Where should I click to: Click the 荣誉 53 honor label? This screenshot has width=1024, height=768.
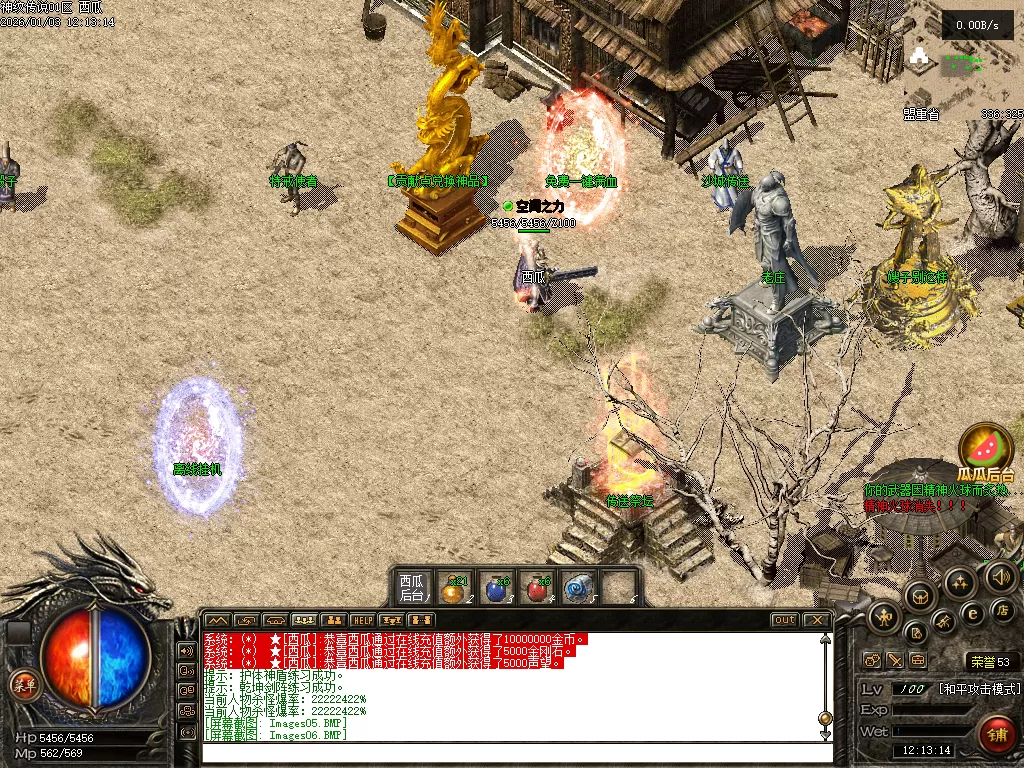(x=991, y=661)
